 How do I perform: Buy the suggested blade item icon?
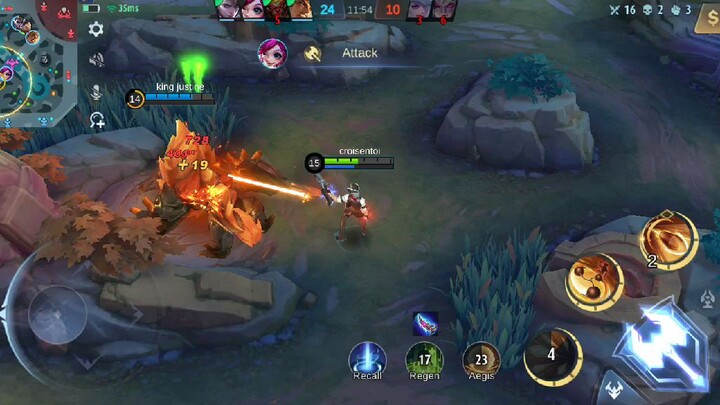(x=424, y=323)
